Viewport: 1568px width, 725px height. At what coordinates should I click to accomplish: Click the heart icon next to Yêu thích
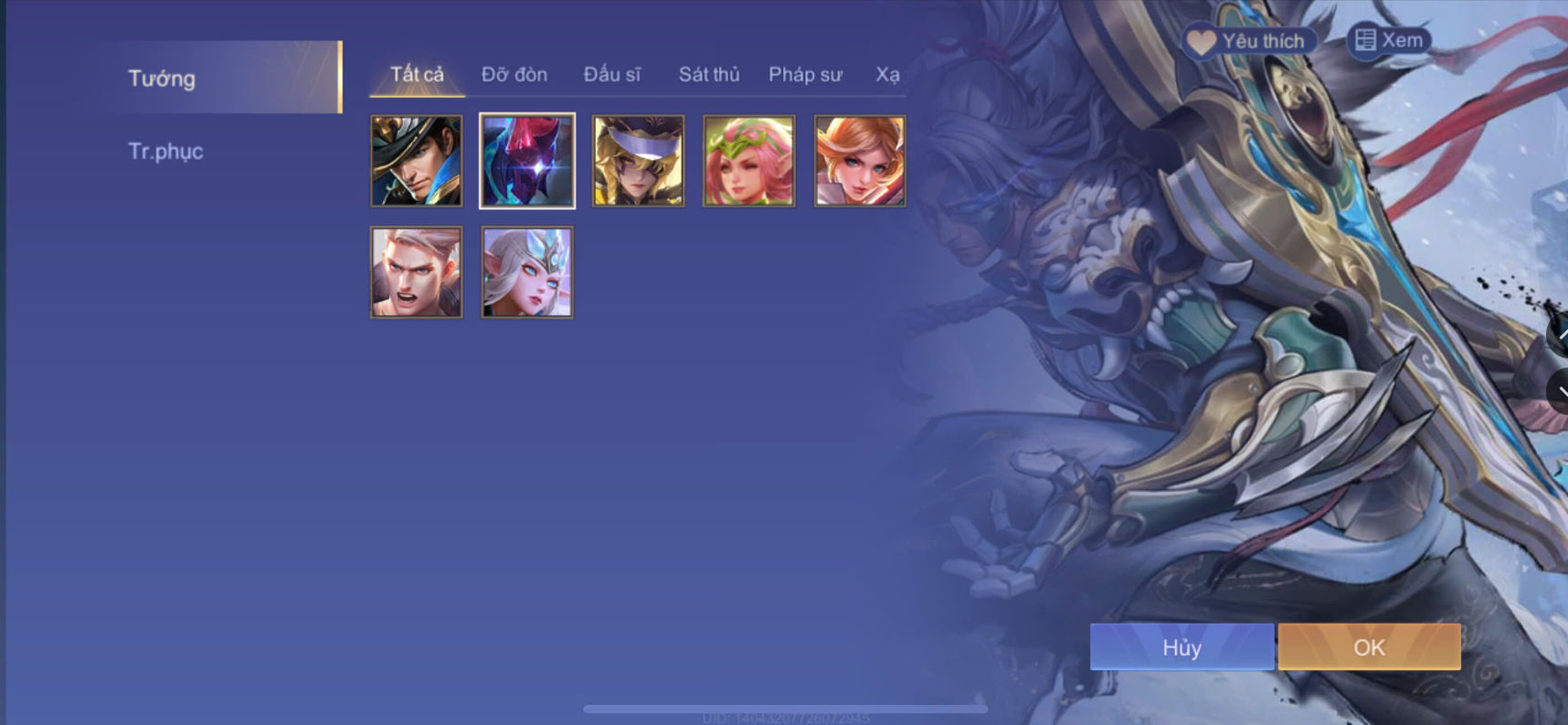pos(1202,40)
